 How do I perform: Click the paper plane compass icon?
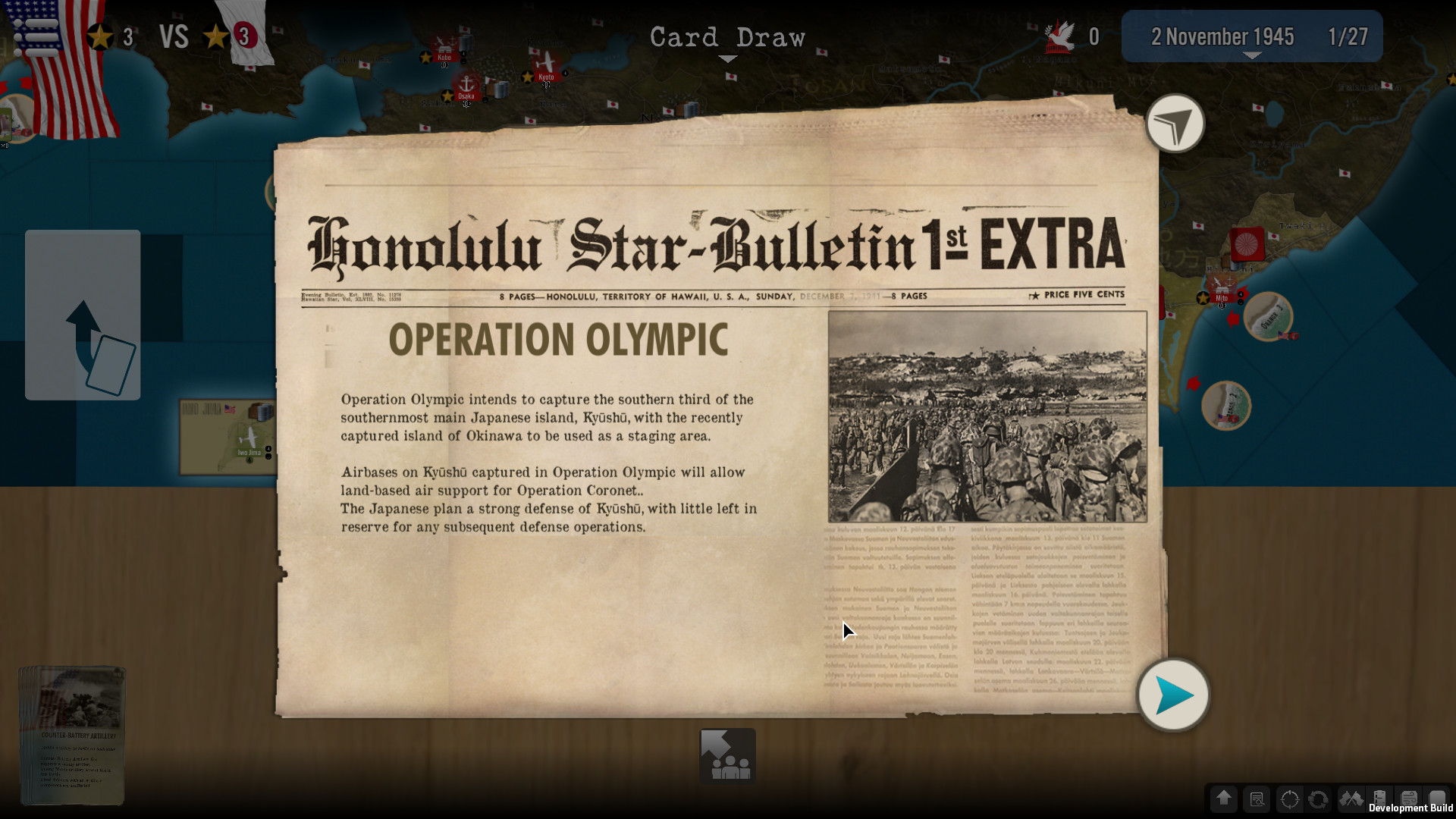tap(1175, 124)
